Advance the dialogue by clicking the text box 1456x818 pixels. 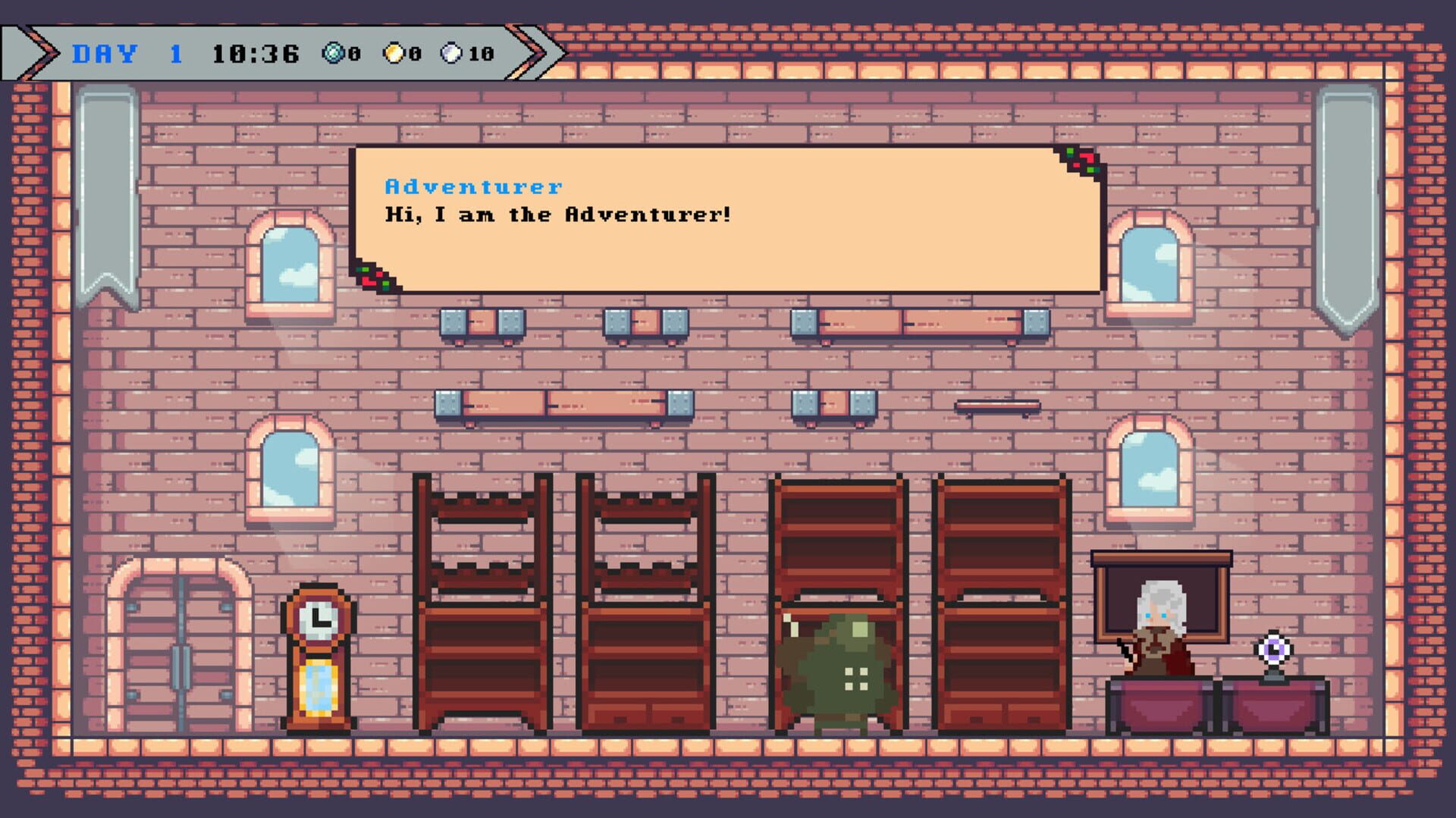tap(728, 220)
